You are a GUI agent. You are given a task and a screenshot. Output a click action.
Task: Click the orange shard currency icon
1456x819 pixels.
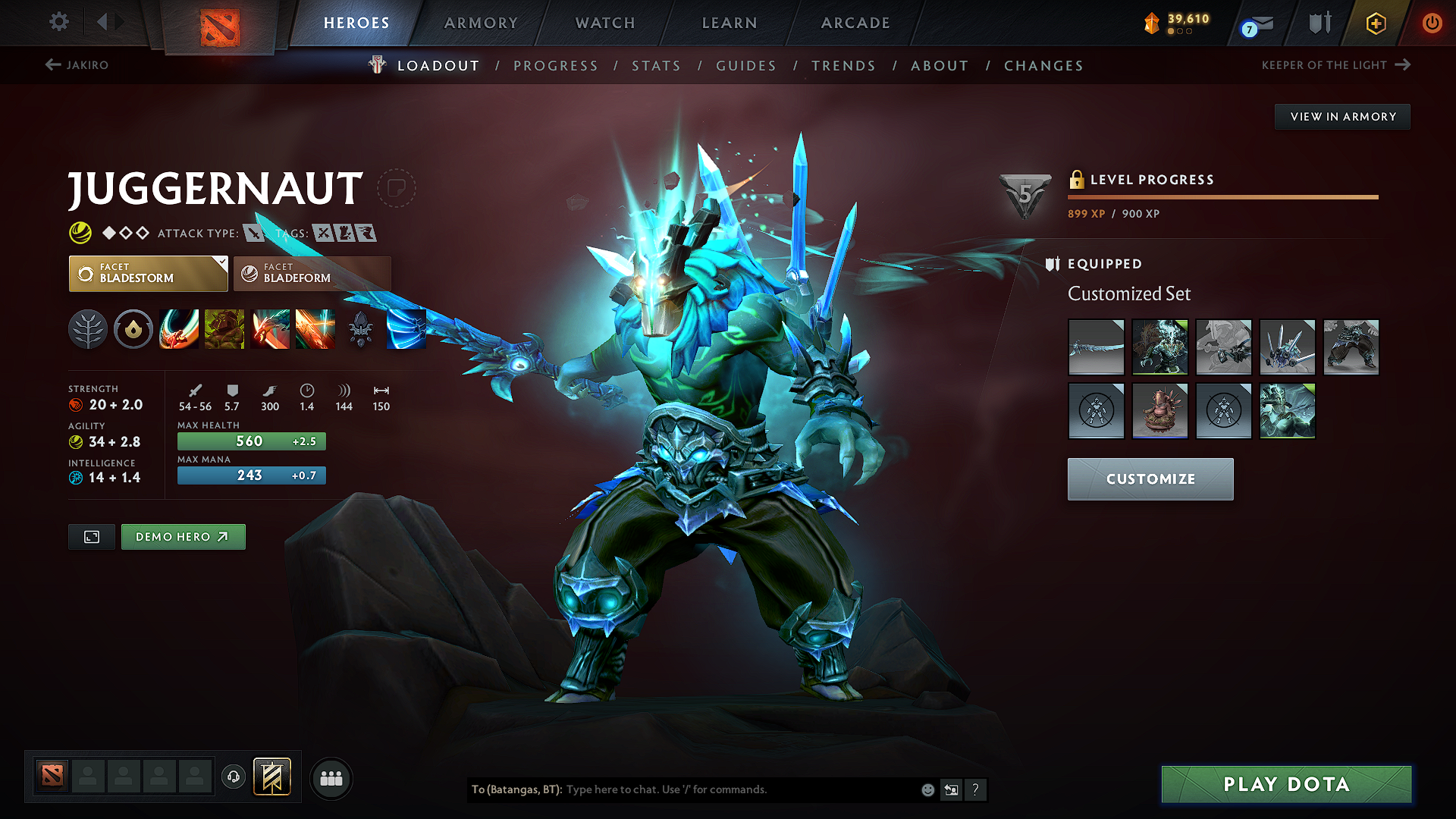point(1150,23)
